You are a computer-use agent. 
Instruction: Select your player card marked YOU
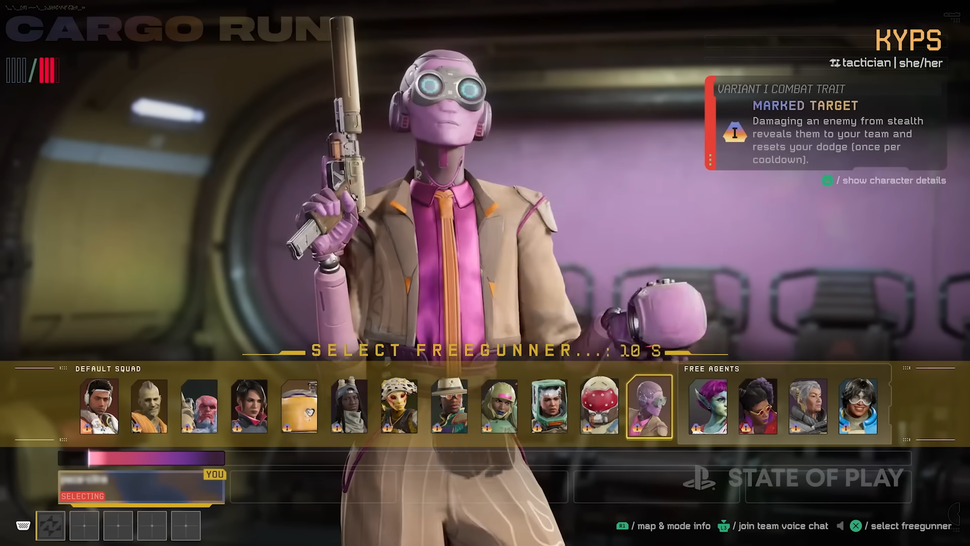[x=141, y=486]
